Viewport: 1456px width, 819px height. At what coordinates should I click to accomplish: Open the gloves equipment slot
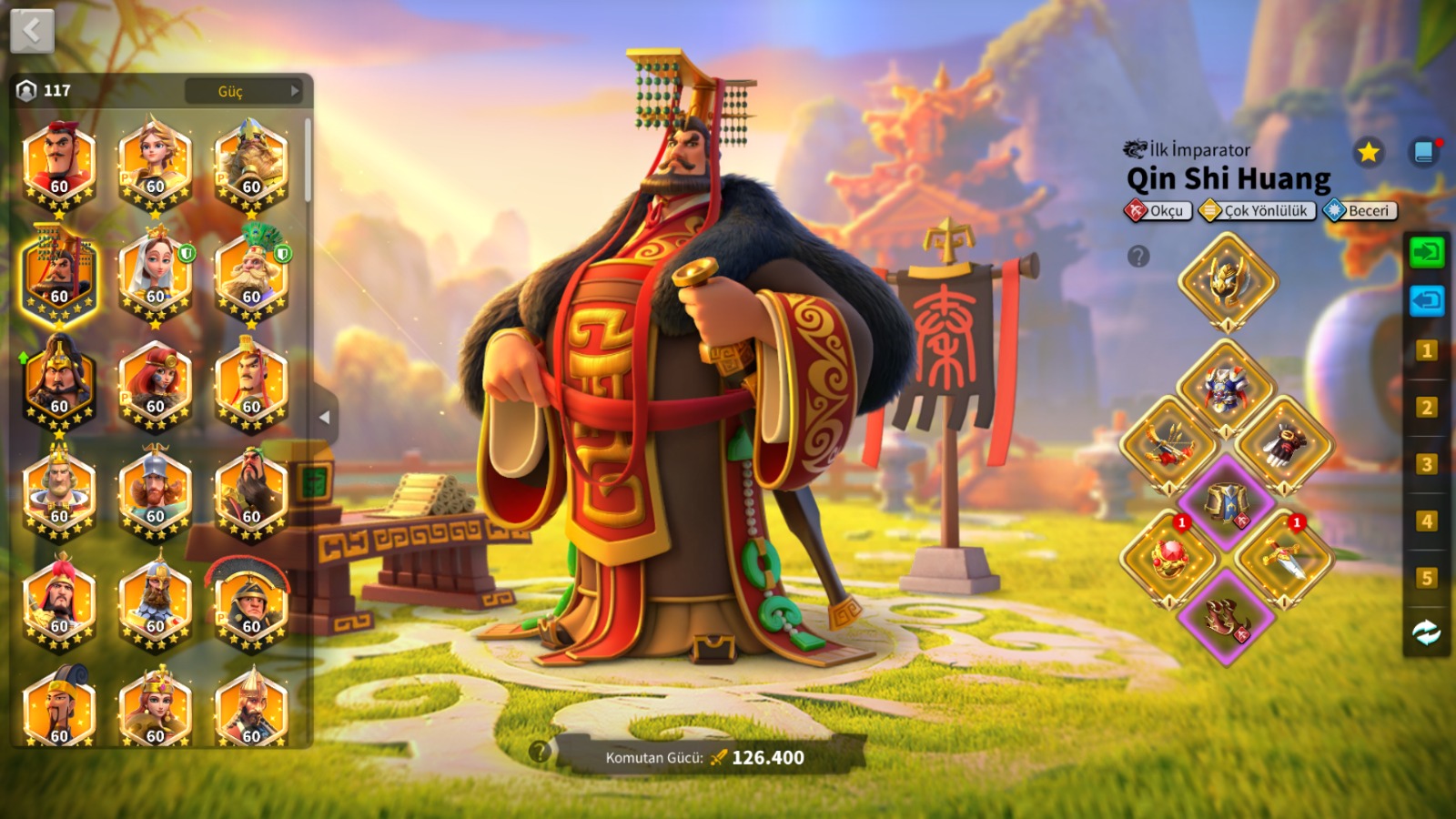click(x=1283, y=445)
